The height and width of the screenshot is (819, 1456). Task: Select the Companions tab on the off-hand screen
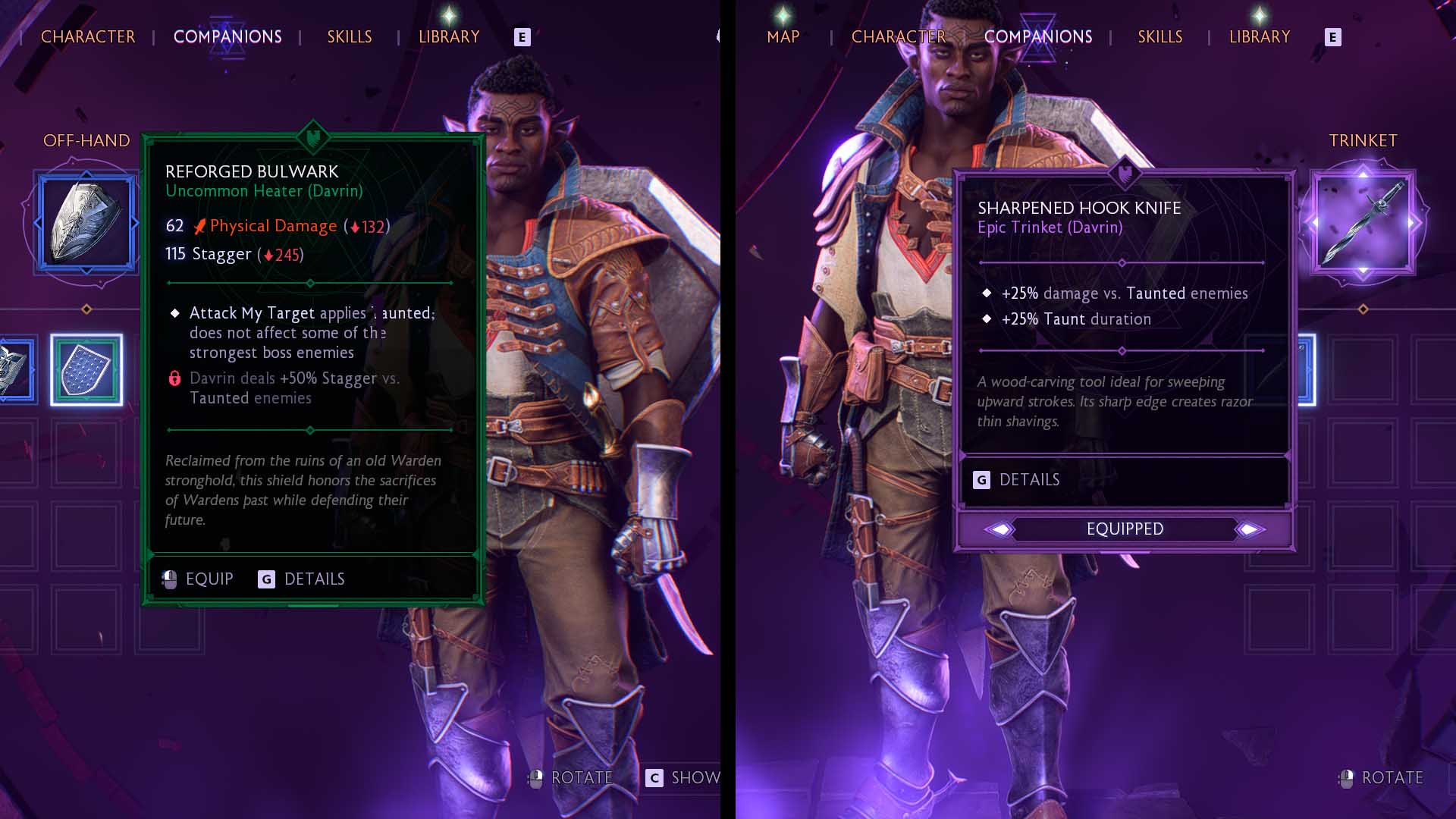(227, 36)
